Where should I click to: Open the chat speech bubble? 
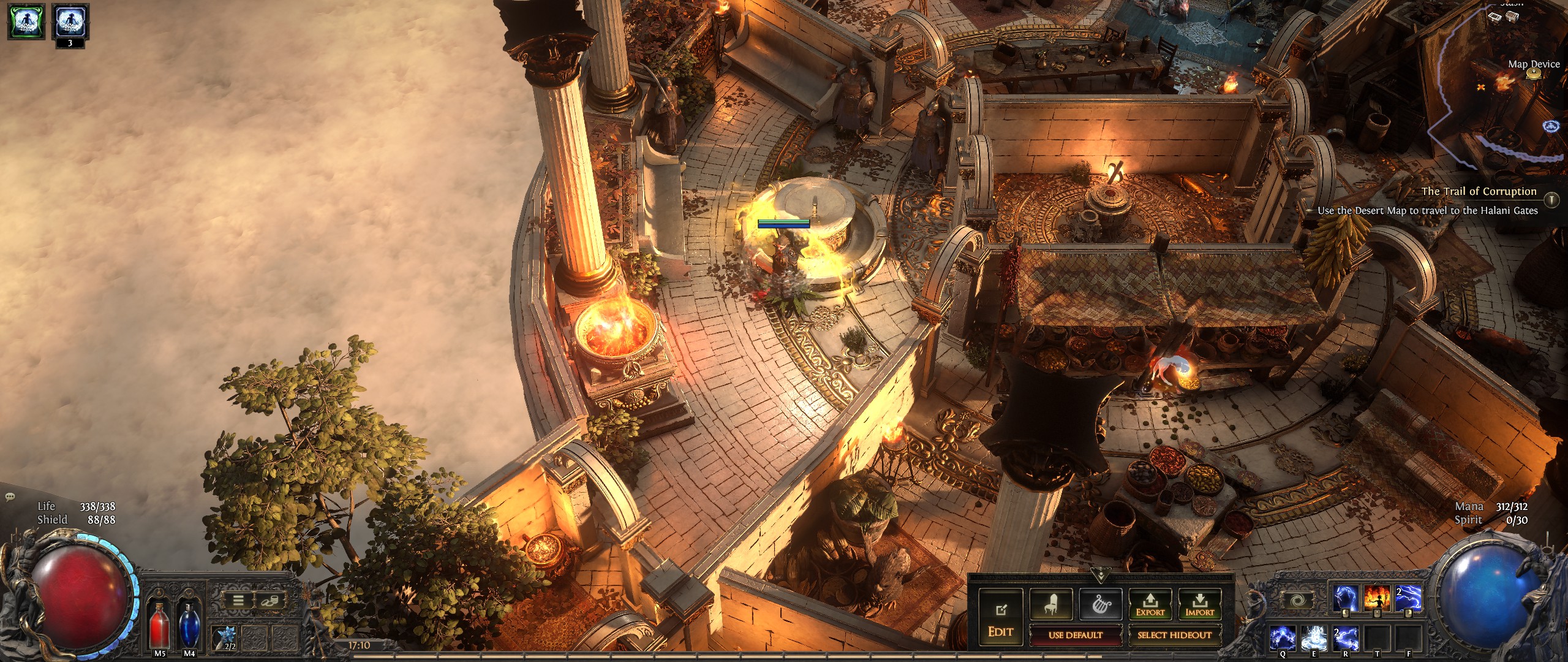click(x=9, y=497)
